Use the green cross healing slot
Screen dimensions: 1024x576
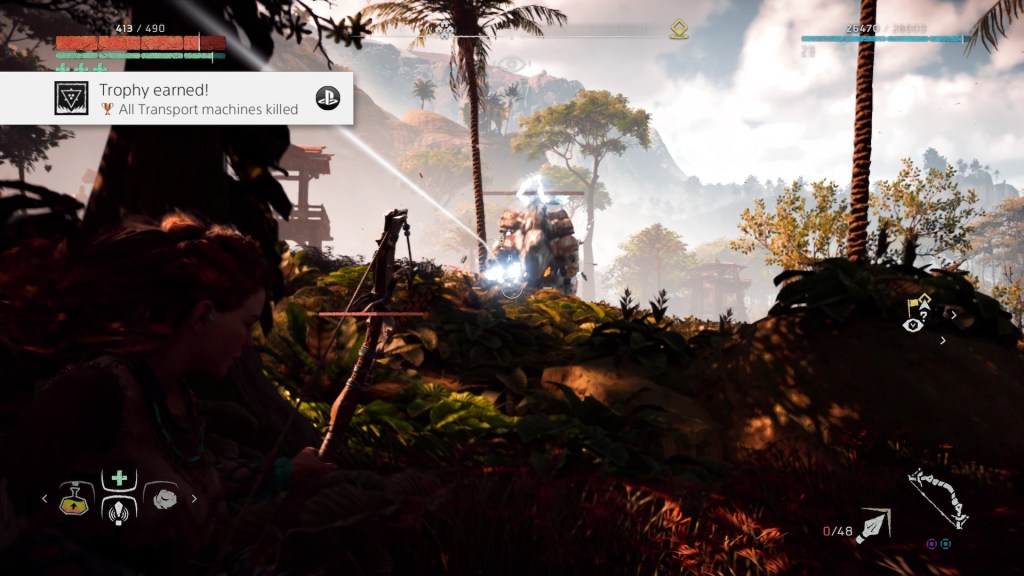[119, 478]
